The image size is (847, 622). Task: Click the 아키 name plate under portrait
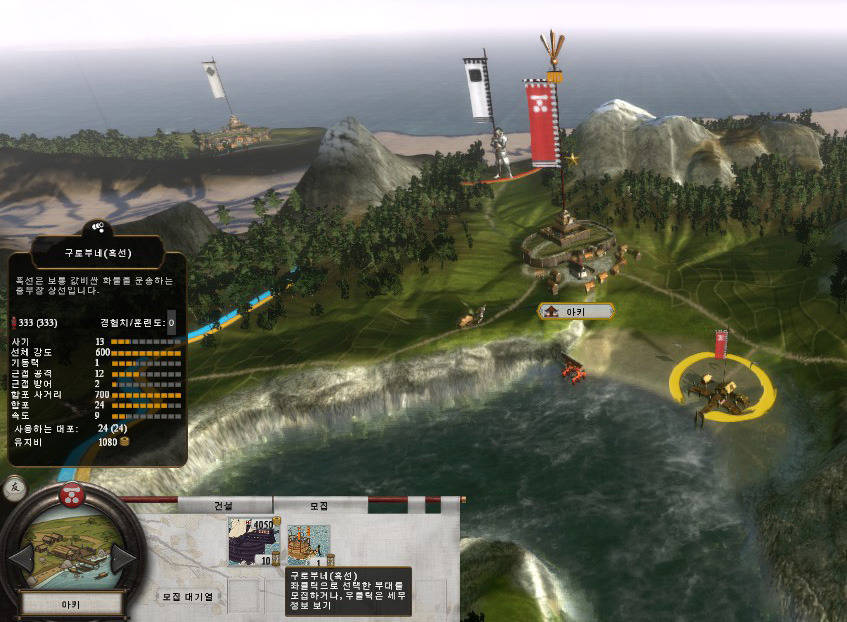coord(72,604)
